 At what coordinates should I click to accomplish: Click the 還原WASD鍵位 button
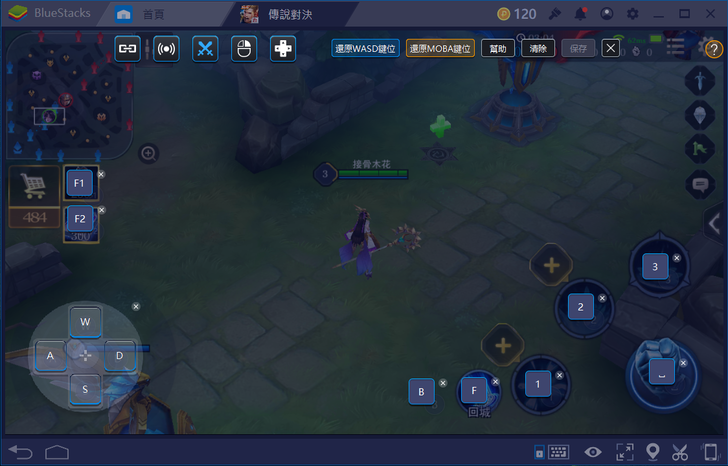coord(365,48)
